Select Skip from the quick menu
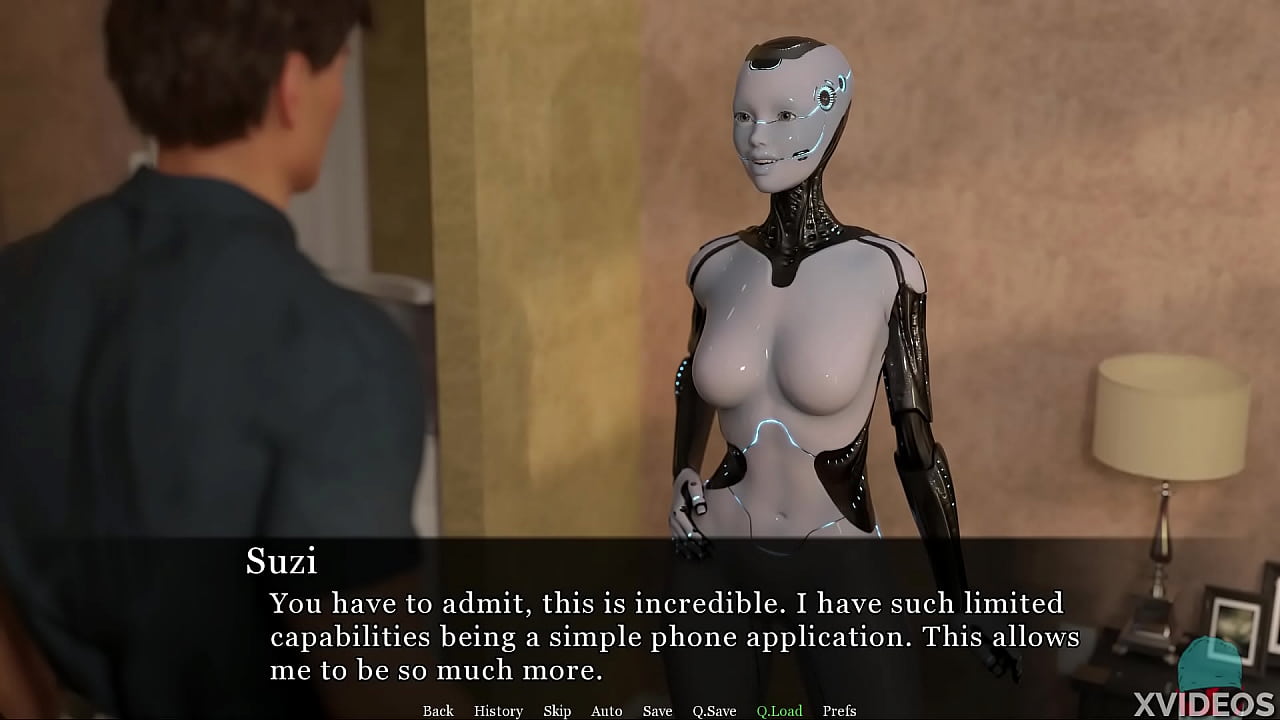The height and width of the screenshot is (720, 1280). coord(557,710)
